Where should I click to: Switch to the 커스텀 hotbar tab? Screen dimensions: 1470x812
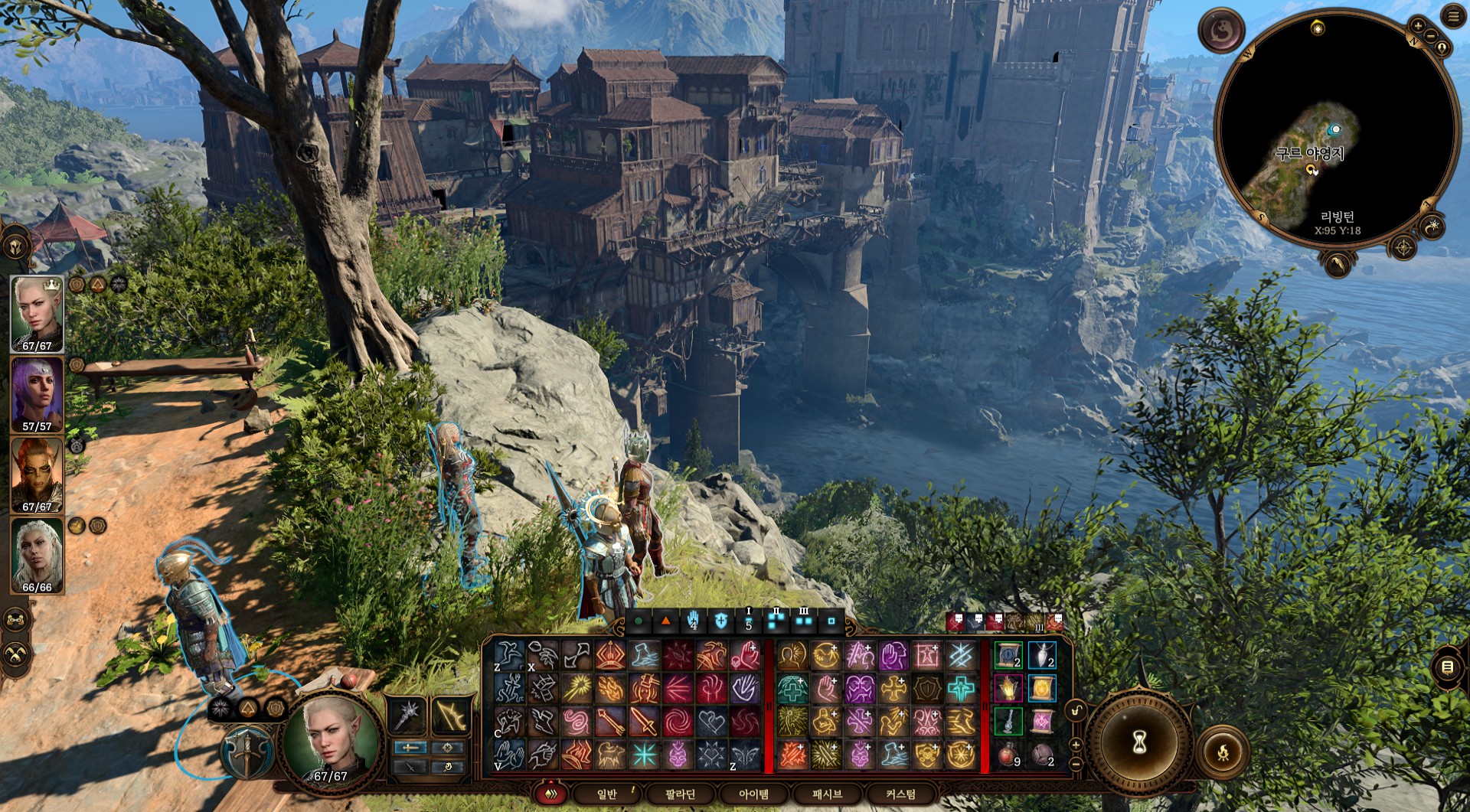900,794
